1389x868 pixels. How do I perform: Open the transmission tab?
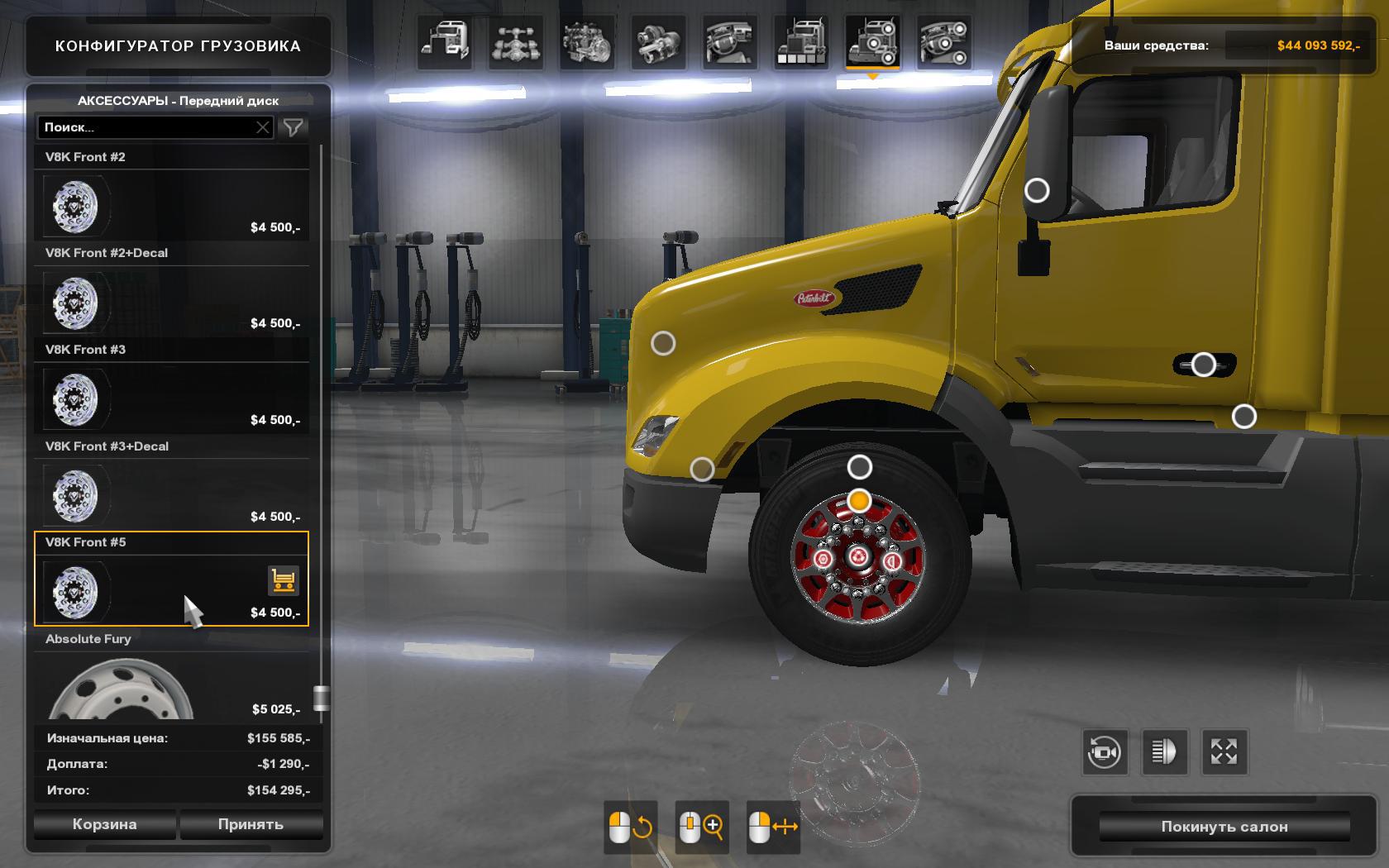click(658, 41)
